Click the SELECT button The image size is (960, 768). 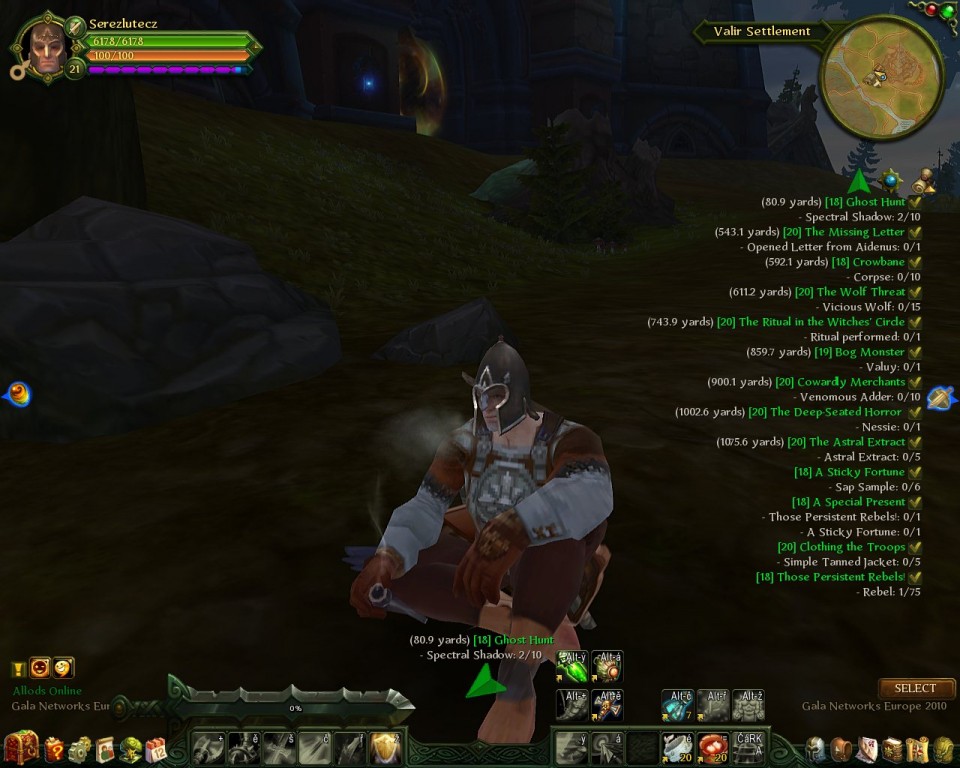[915, 688]
